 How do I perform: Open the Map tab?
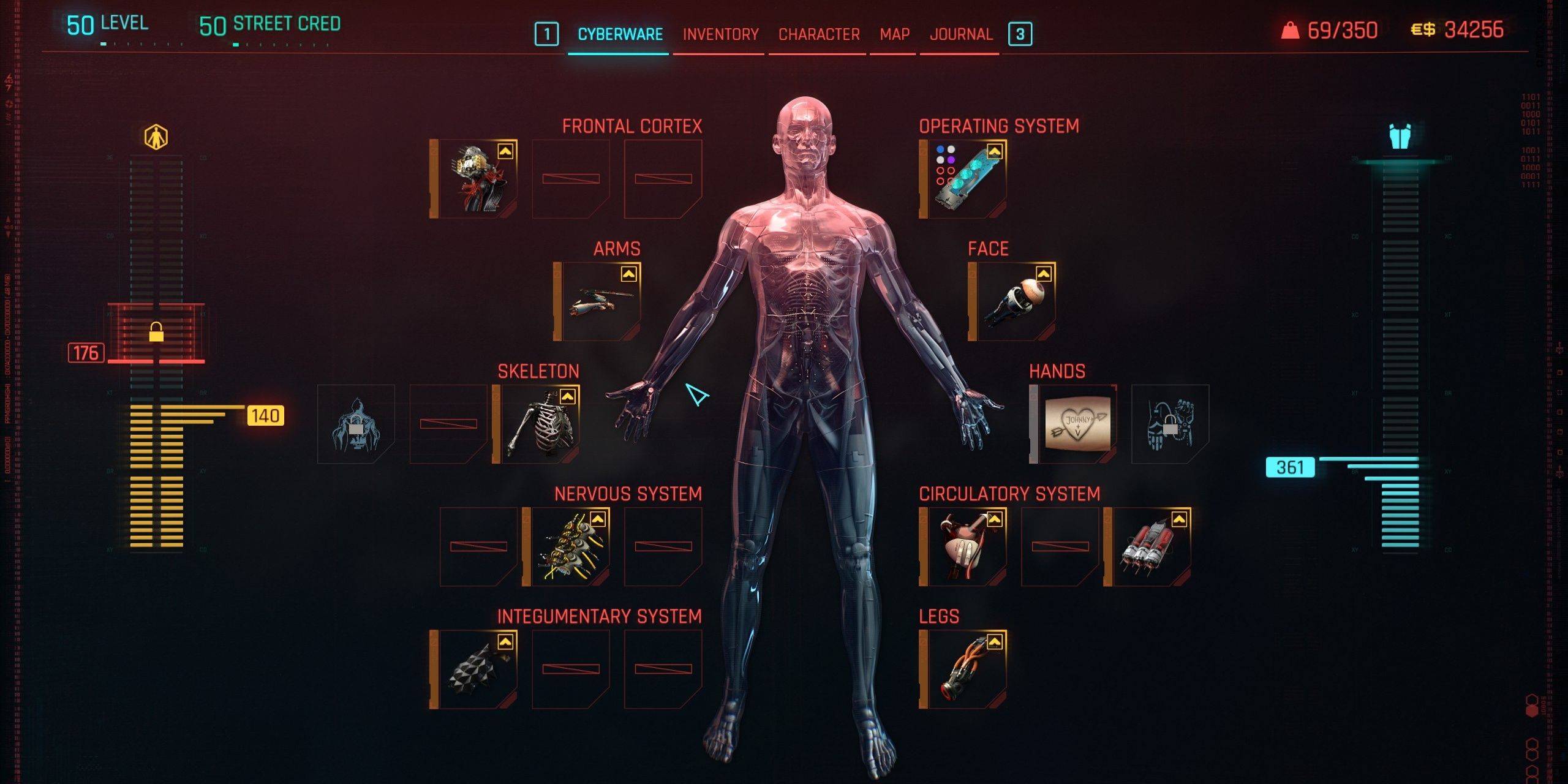[894, 34]
